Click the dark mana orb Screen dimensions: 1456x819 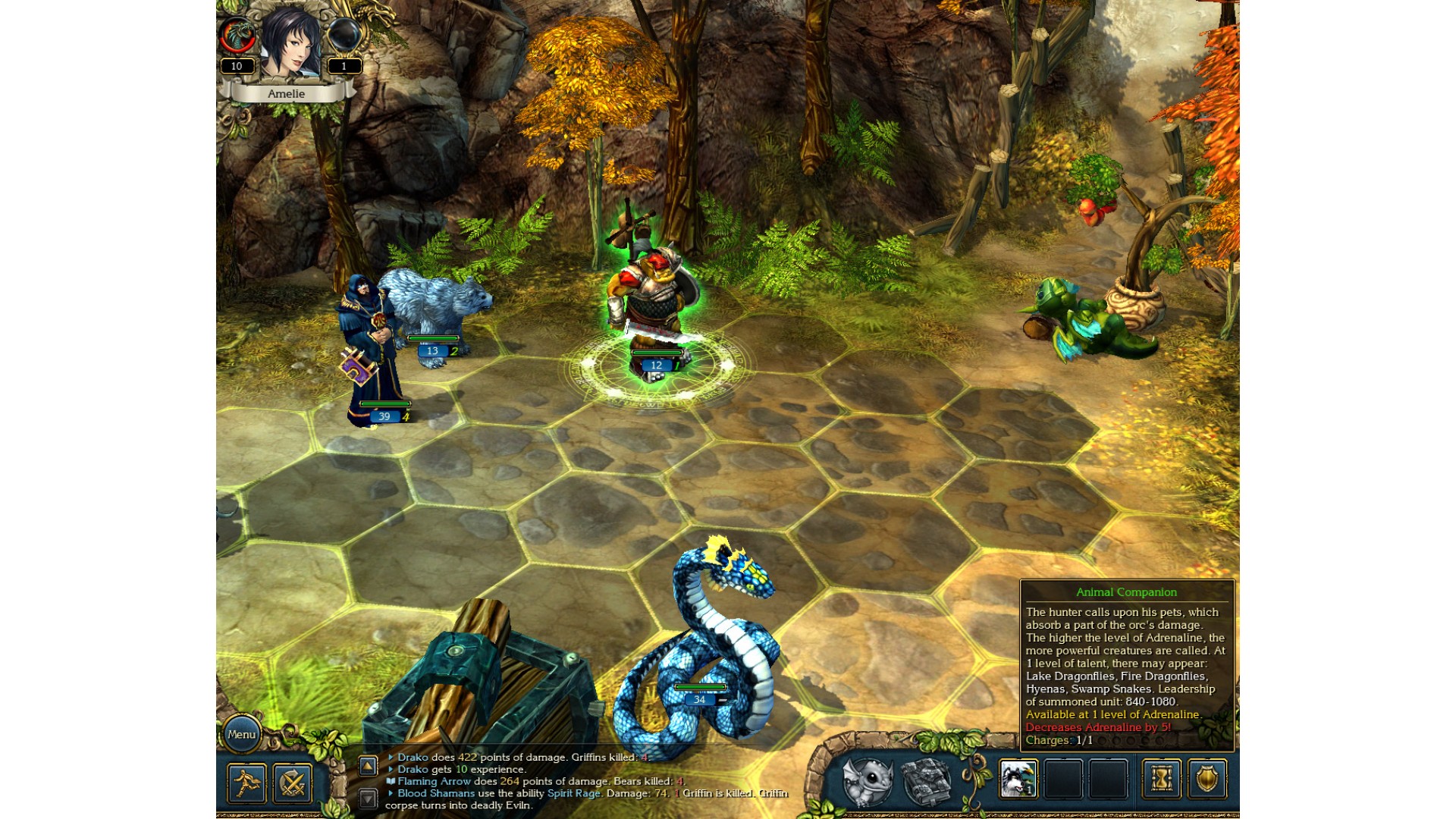pyautogui.click(x=344, y=35)
